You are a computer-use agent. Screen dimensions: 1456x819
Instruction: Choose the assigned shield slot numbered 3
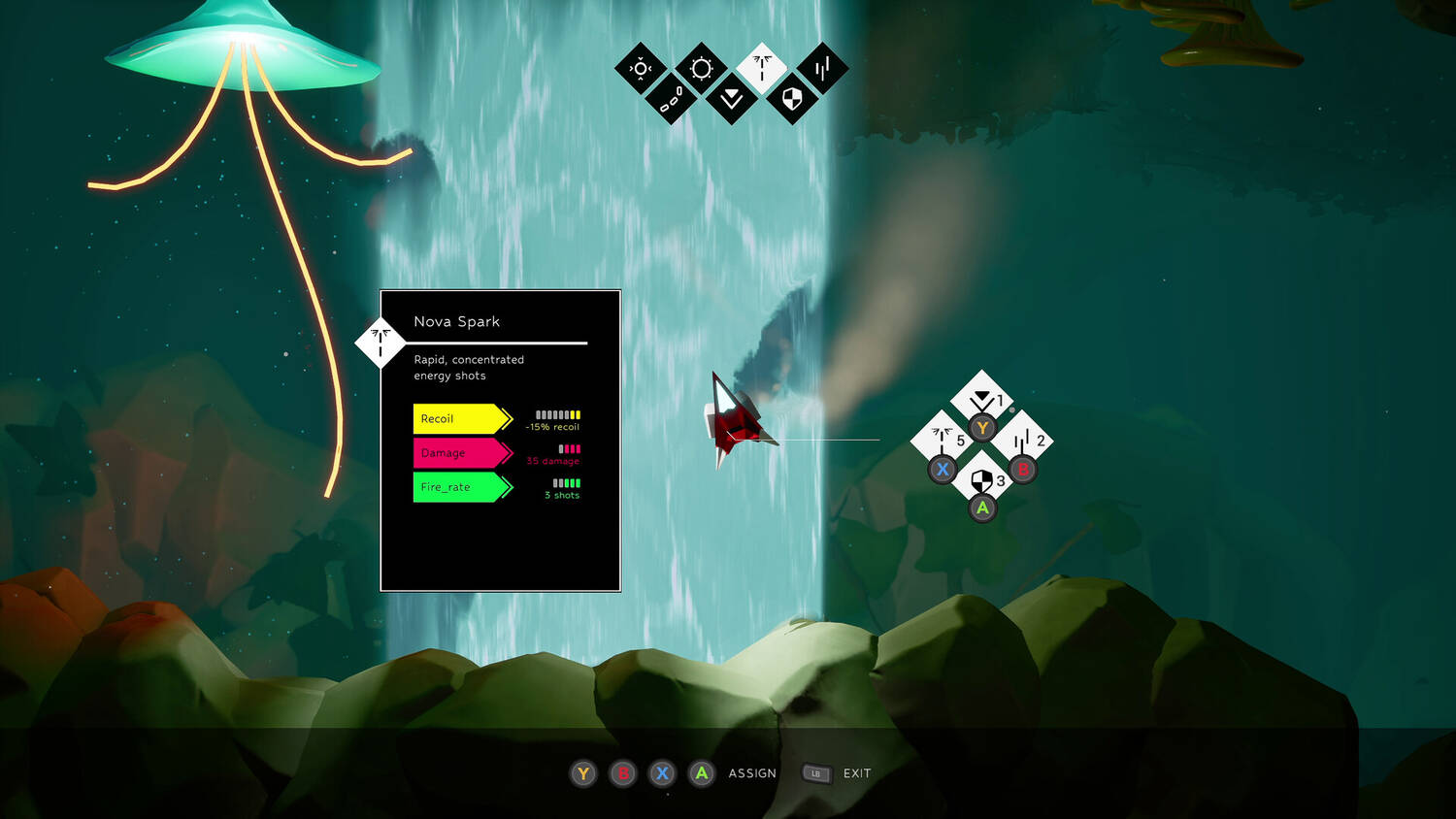point(981,480)
